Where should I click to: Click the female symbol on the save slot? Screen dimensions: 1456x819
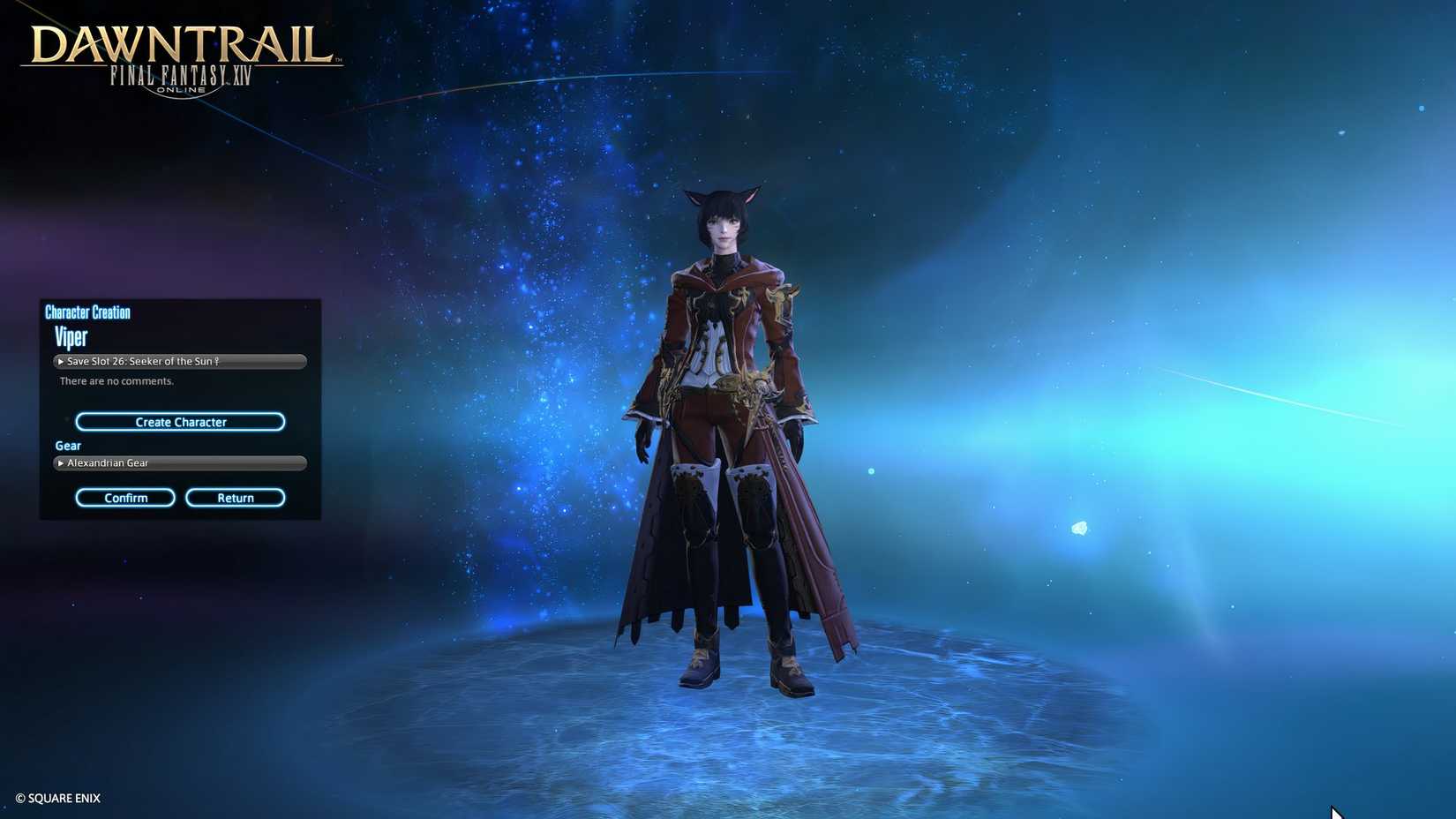(x=217, y=361)
